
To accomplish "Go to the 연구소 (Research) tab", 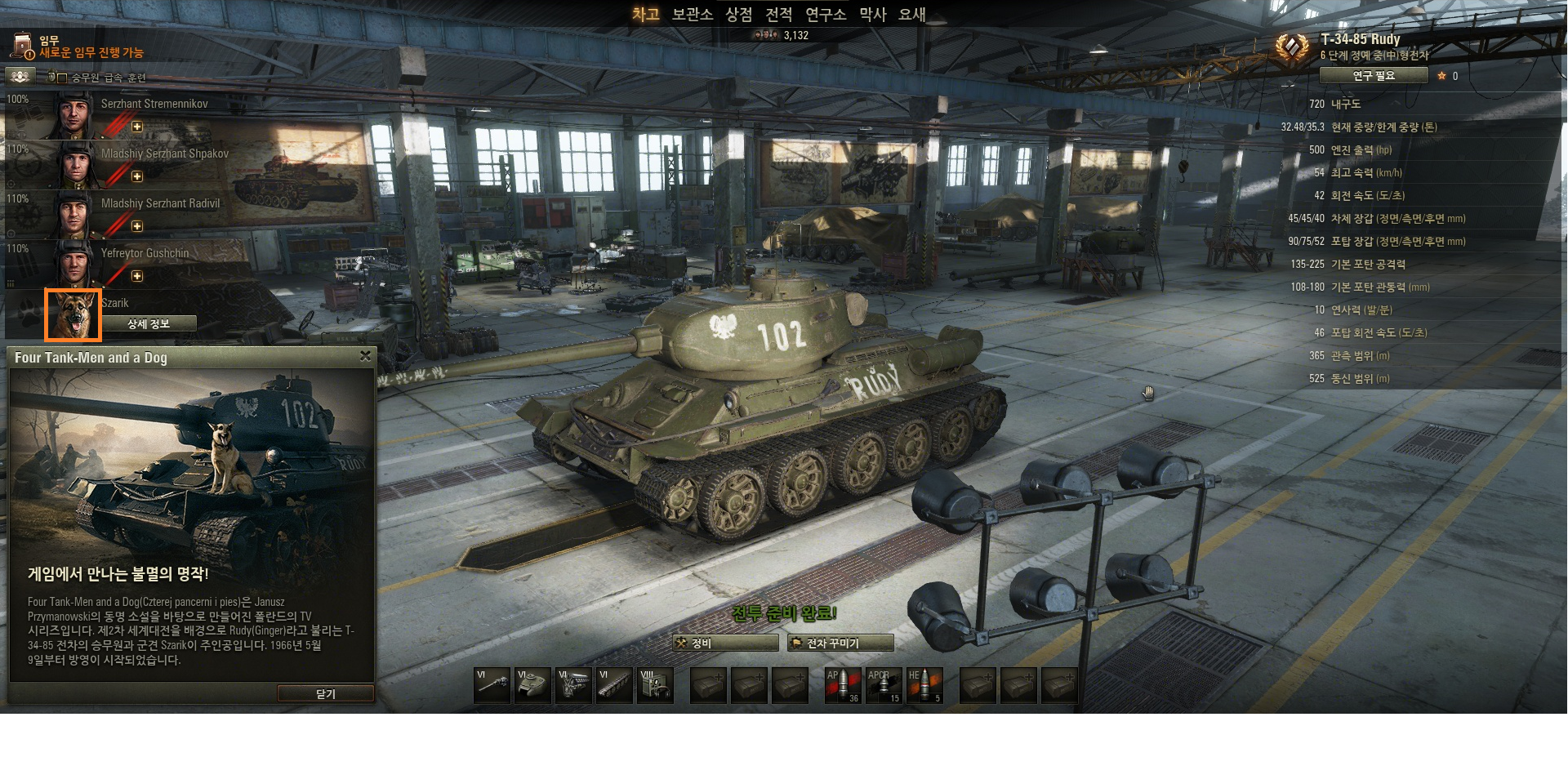I will click(x=825, y=14).
